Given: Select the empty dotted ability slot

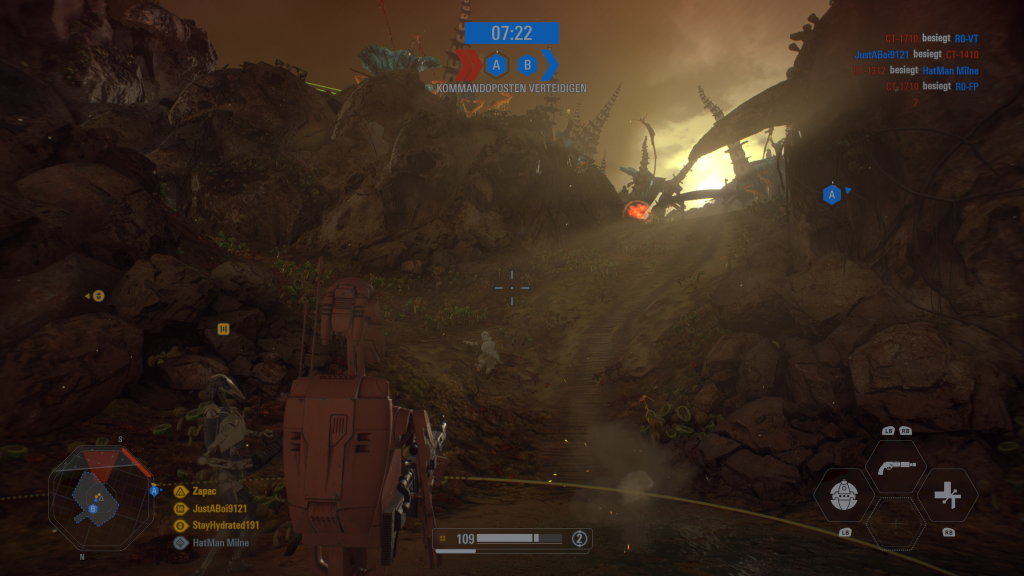Looking at the screenshot, I should [x=895, y=523].
